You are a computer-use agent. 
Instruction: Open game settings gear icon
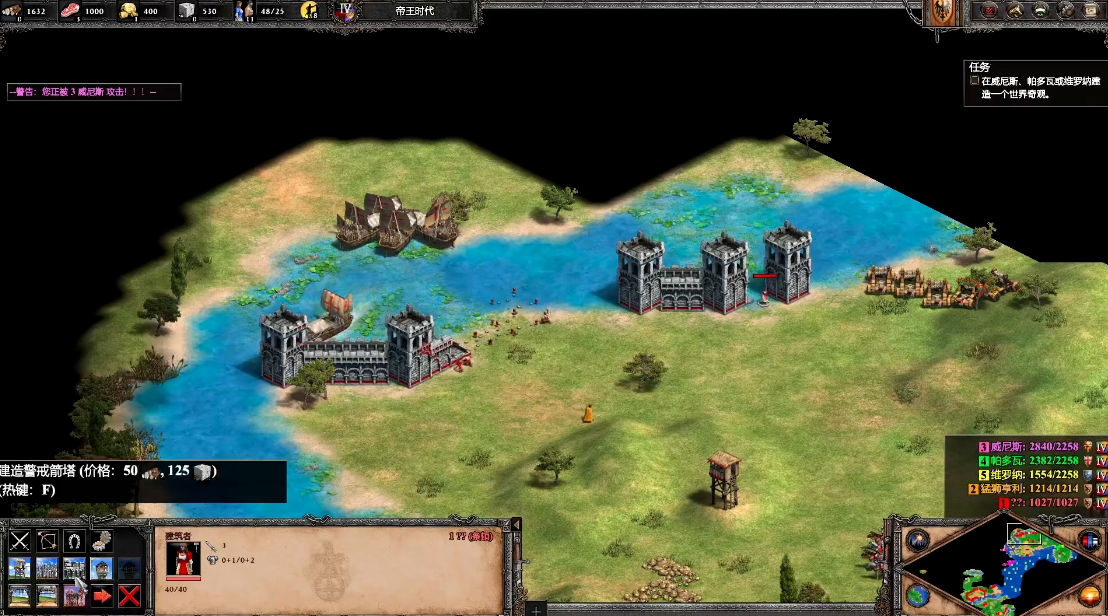pyautogui.click(x=1068, y=11)
